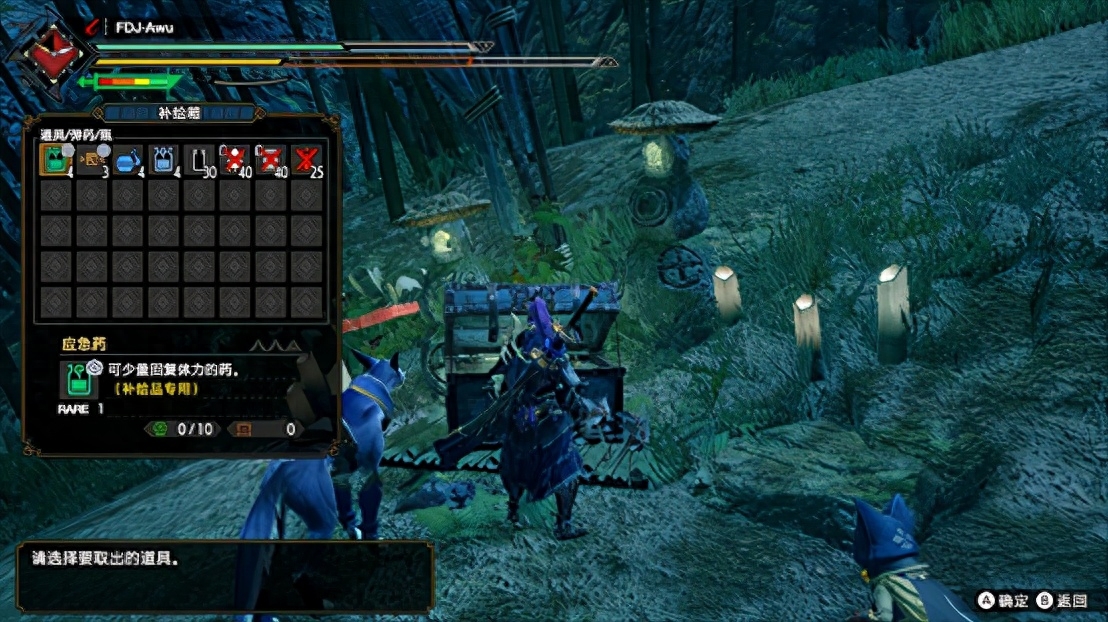Image resolution: width=1108 pixels, height=622 pixels.
Task: Choose the round blue item in the supply box
Action: tap(127, 161)
